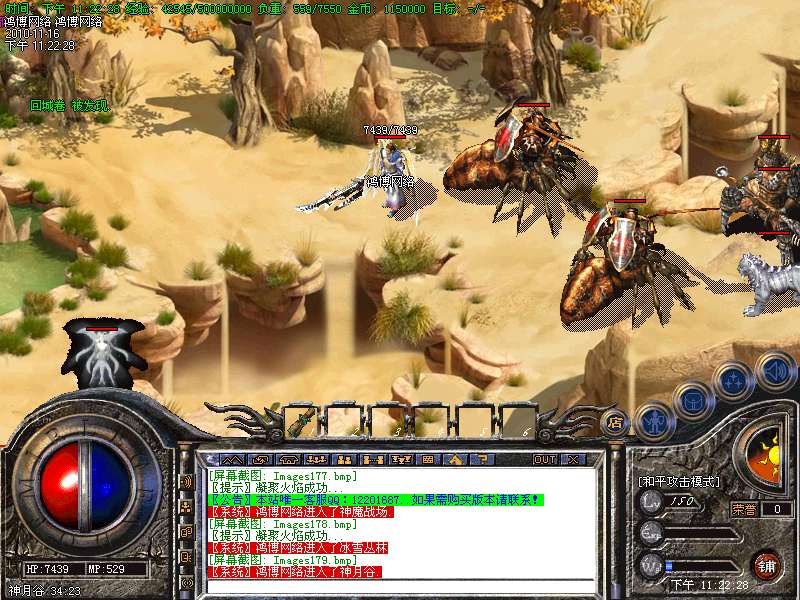Toggle the sound-wave chat channel button
The image size is (800, 600).
tap(185, 481)
